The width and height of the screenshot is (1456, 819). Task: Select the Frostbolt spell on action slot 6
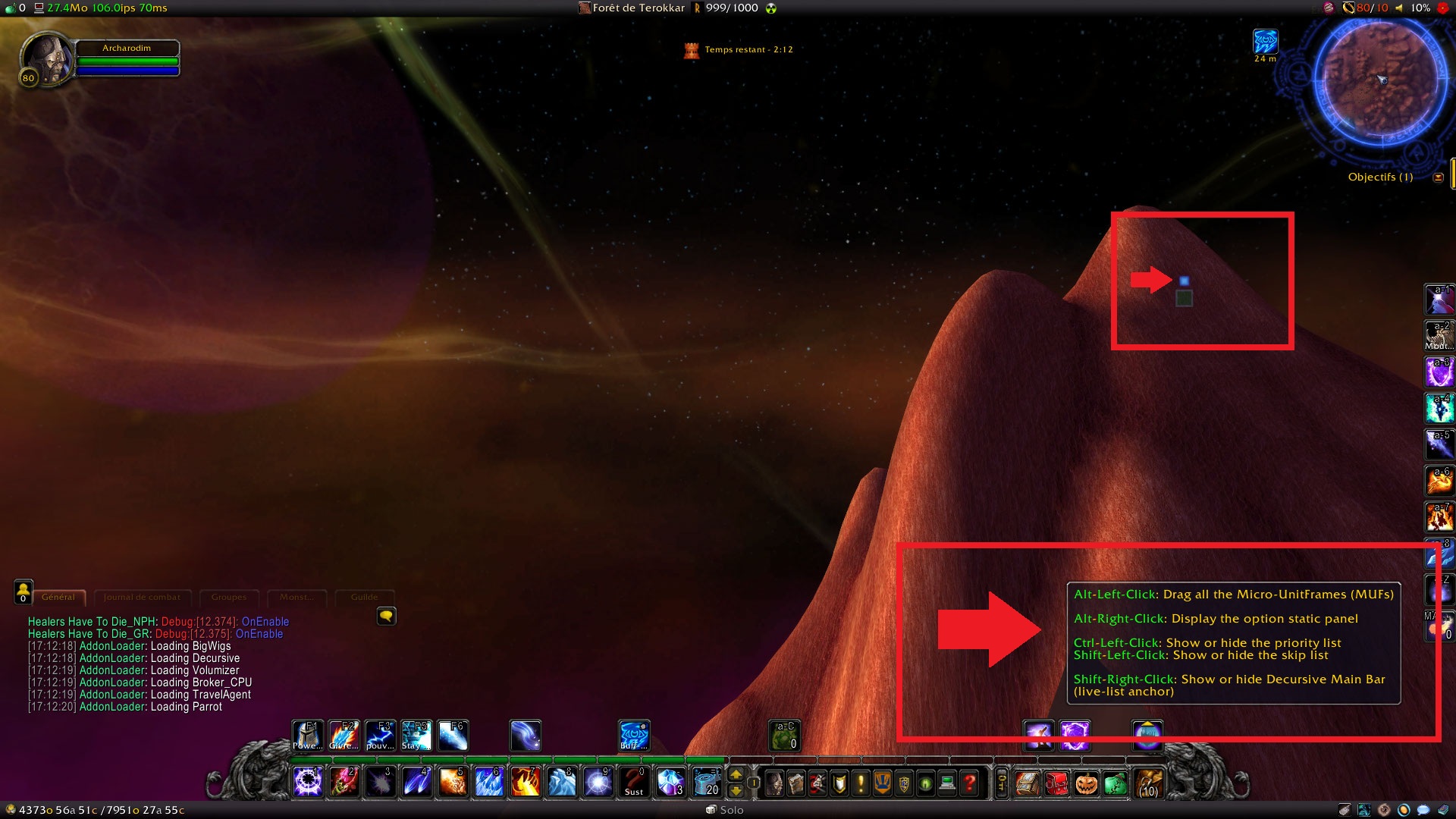pyautogui.click(x=488, y=782)
